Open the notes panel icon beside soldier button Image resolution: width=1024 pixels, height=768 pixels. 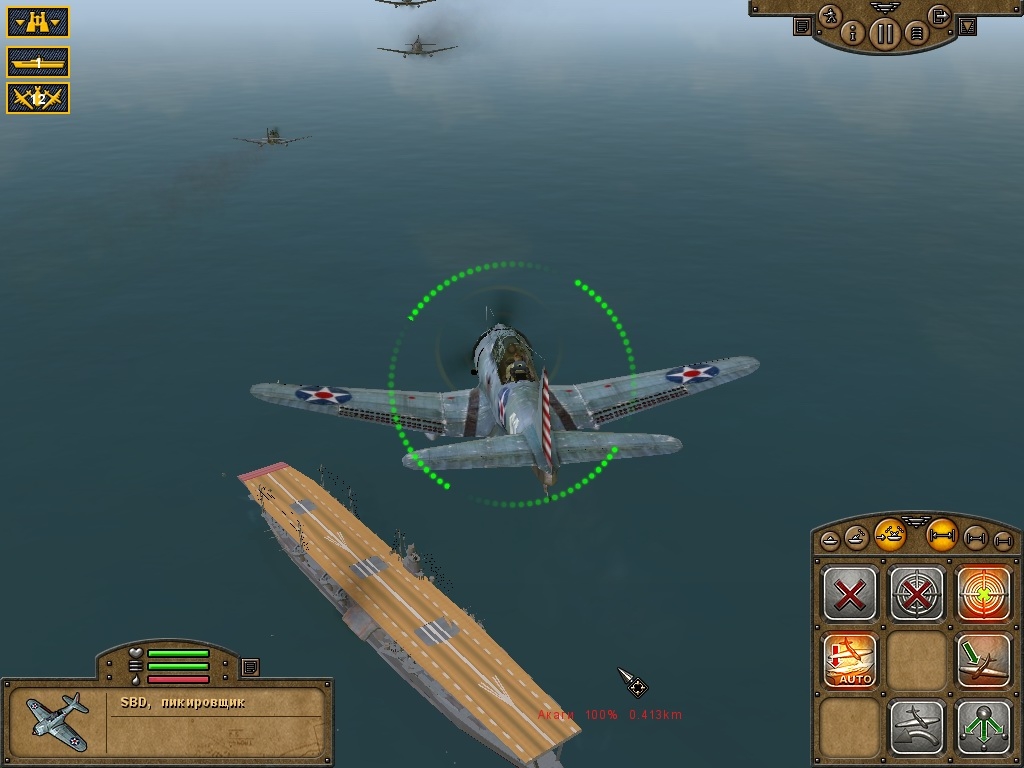tap(802, 27)
